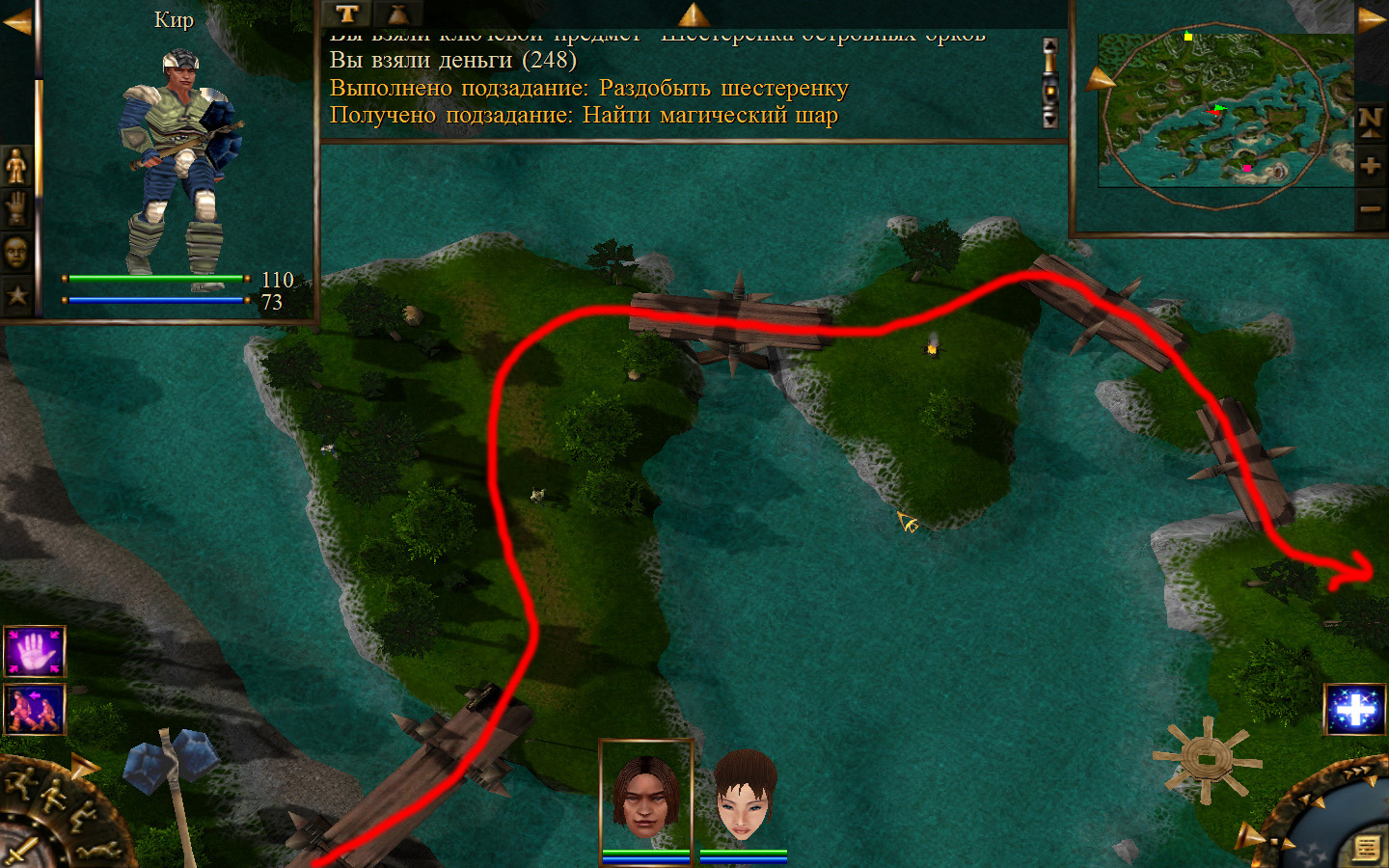
Task: Open the hand icon panel
Action: click(x=16, y=208)
